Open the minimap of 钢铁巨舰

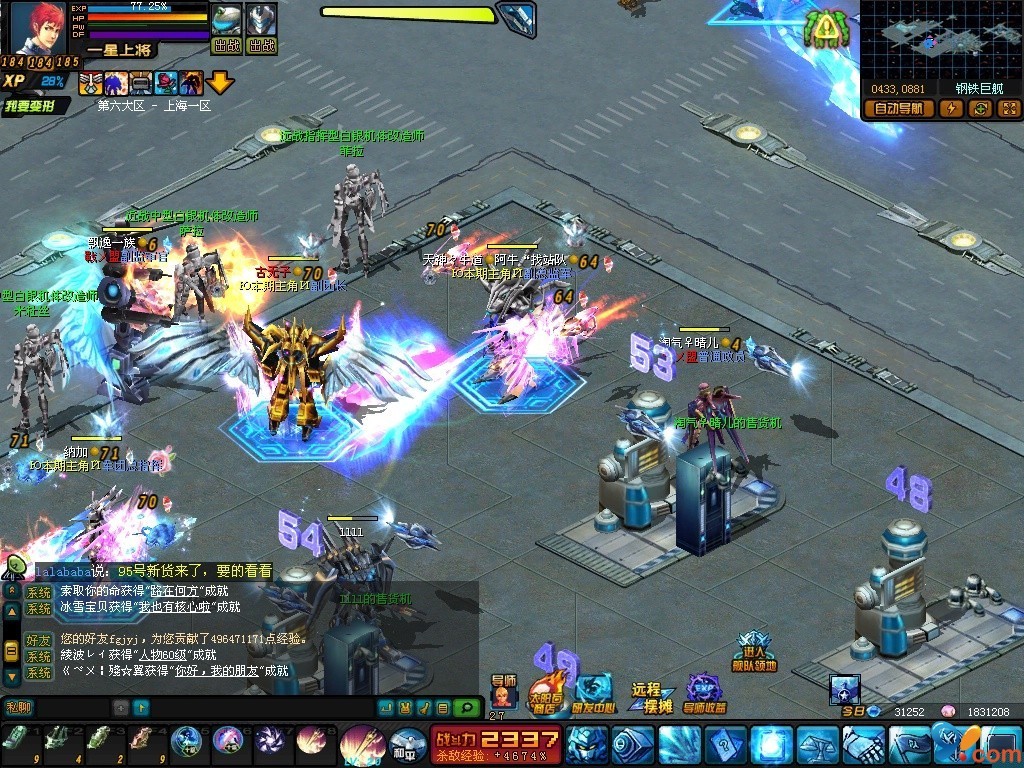pos(938,40)
